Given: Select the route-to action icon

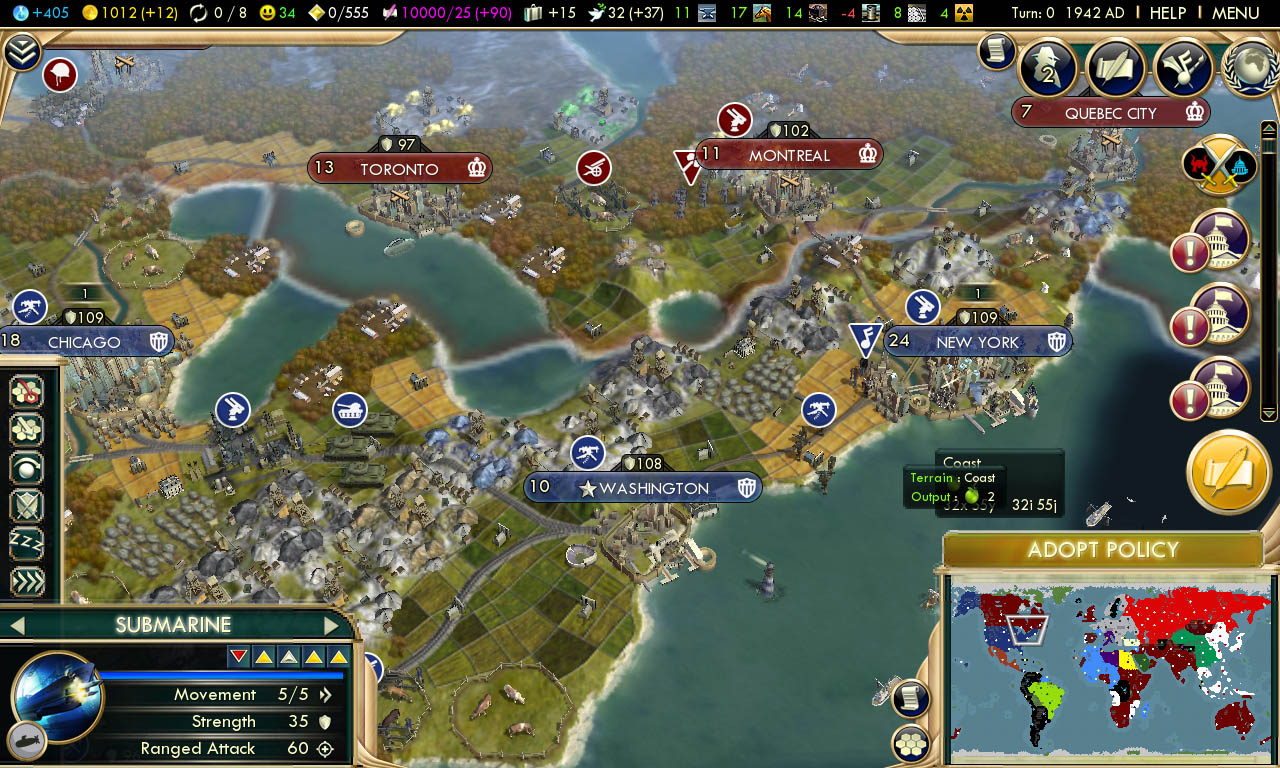Looking at the screenshot, I should click(27, 430).
